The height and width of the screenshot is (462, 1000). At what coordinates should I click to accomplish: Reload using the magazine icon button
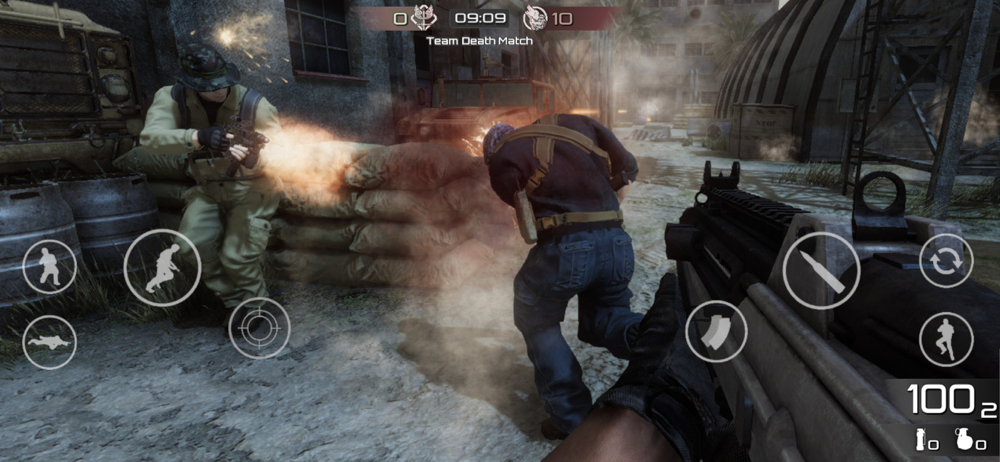point(716,331)
